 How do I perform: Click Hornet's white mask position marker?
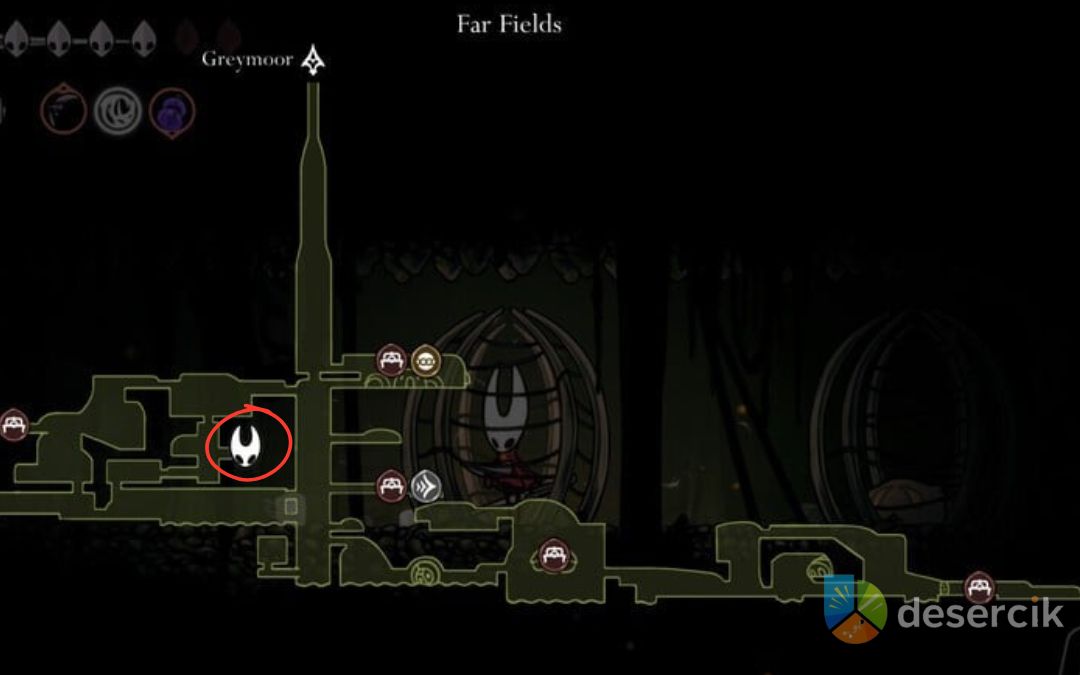click(247, 443)
